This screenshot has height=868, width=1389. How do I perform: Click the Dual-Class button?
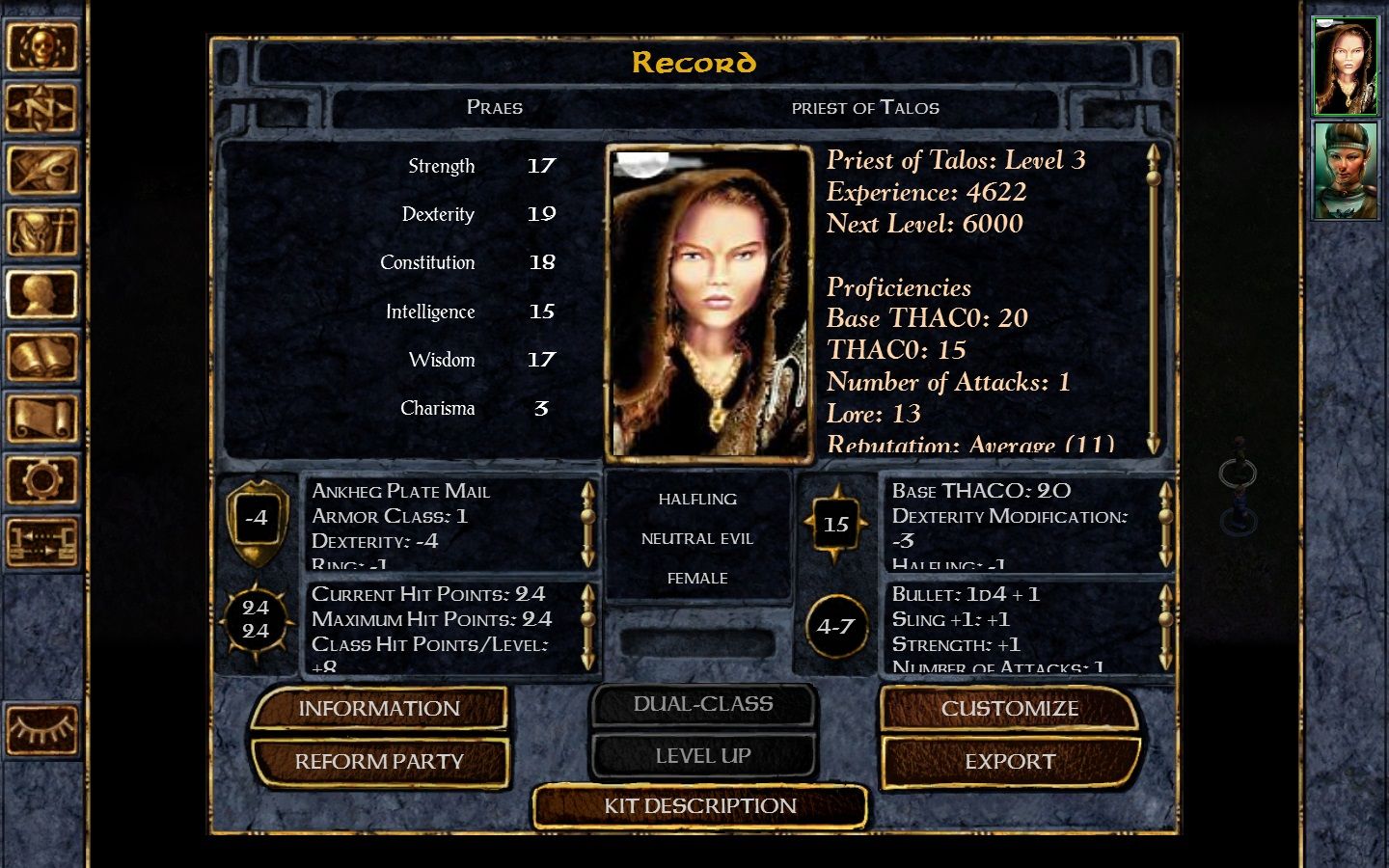pos(703,704)
